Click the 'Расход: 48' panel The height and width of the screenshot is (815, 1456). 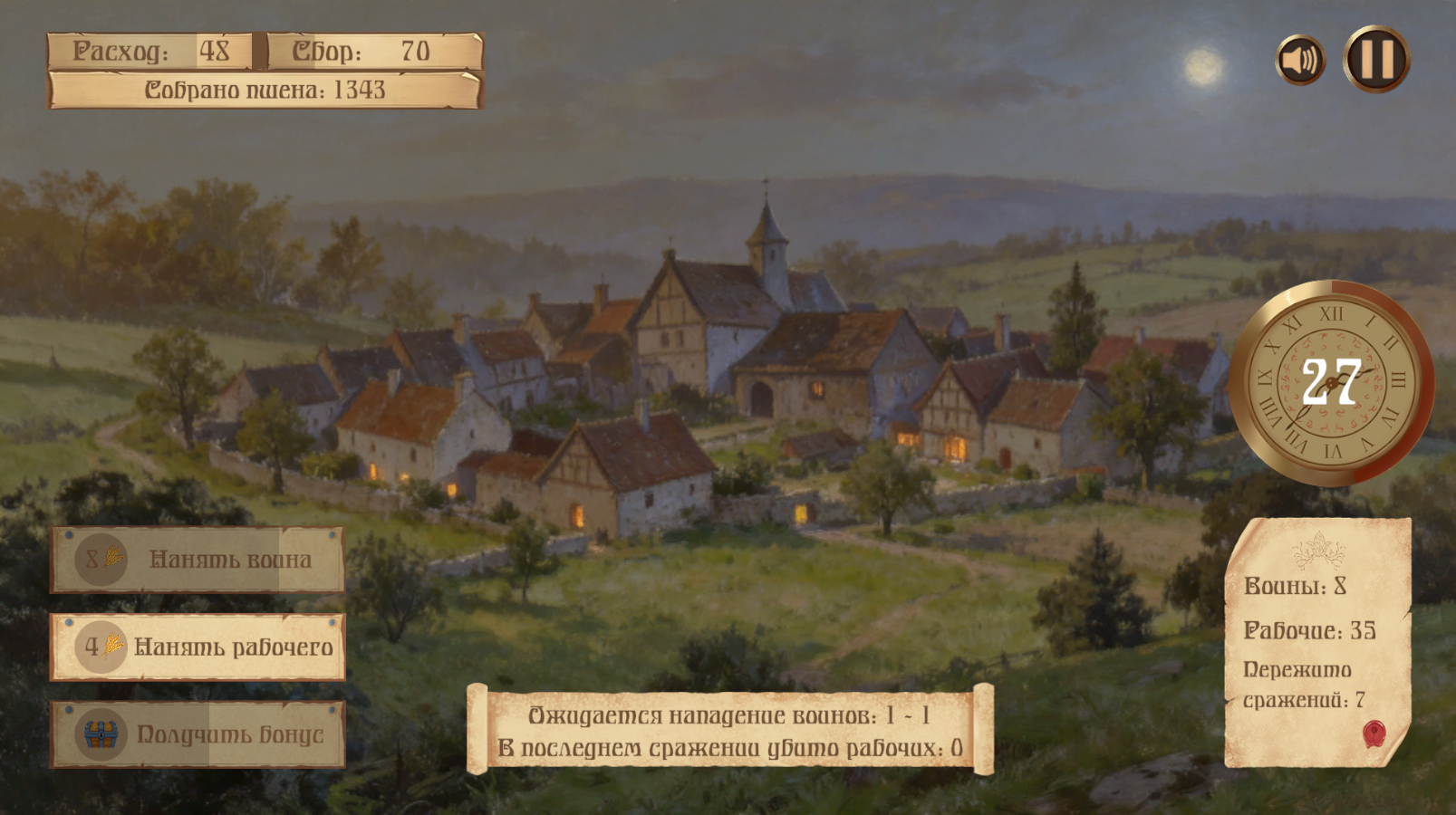coord(149,52)
